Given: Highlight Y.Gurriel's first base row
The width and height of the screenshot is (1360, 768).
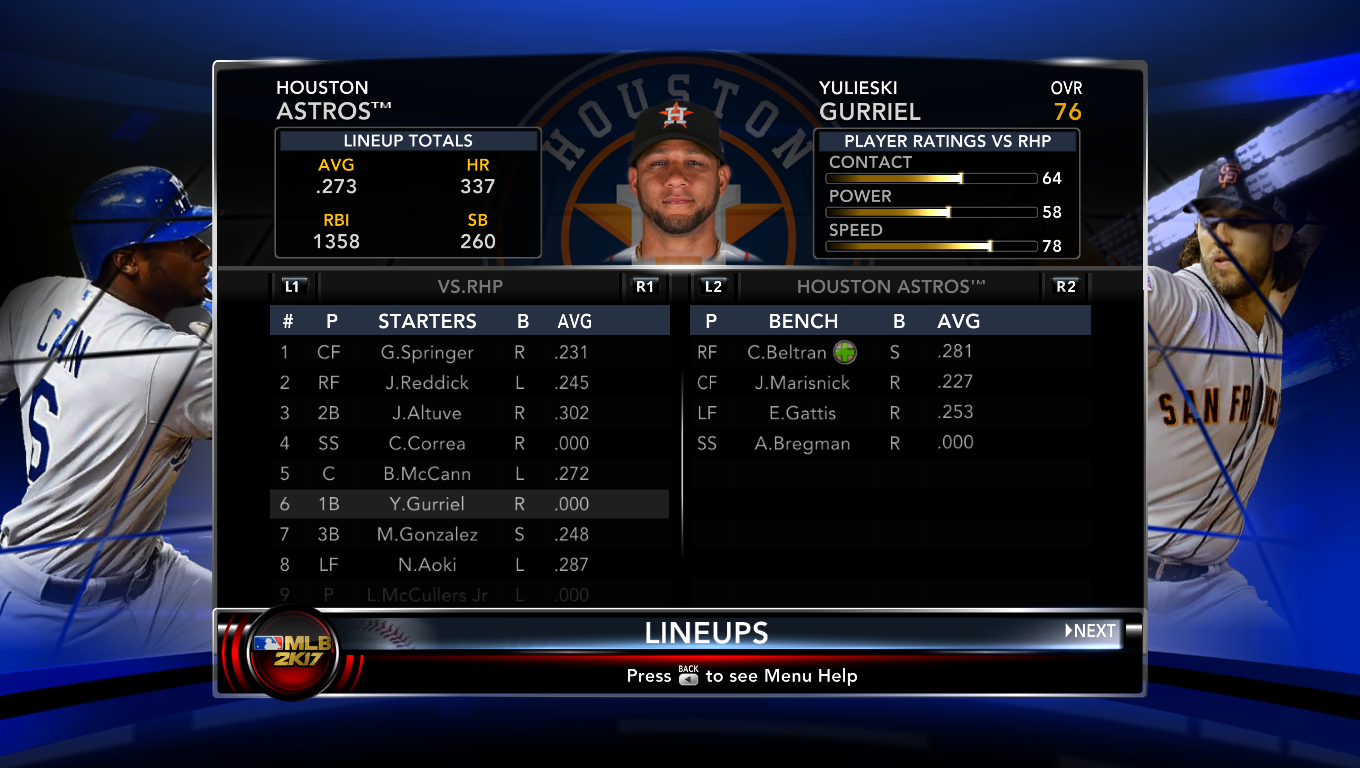Looking at the screenshot, I should point(427,504).
